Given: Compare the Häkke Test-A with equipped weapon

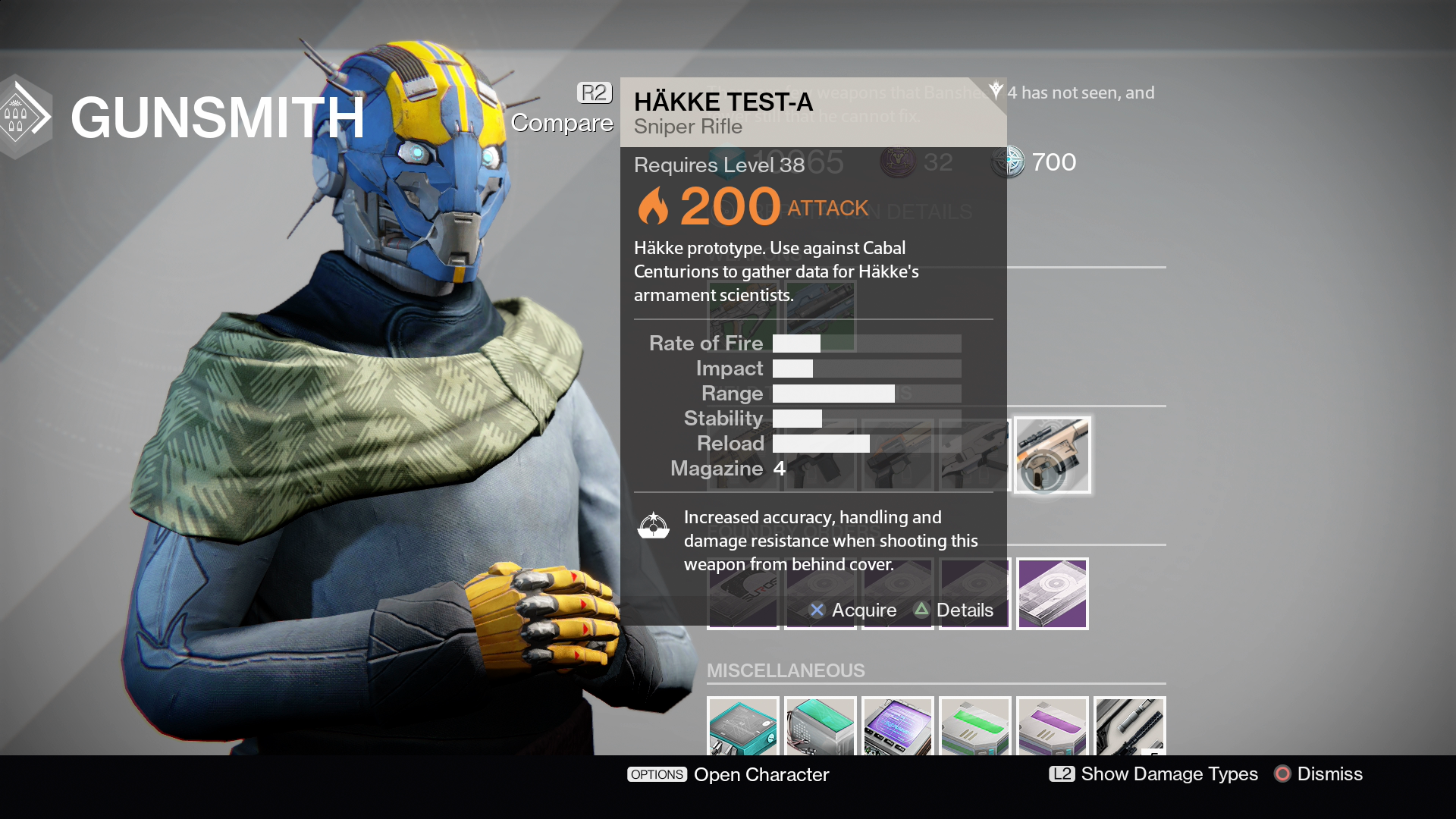Looking at the screenshot, I should (562, 110).
